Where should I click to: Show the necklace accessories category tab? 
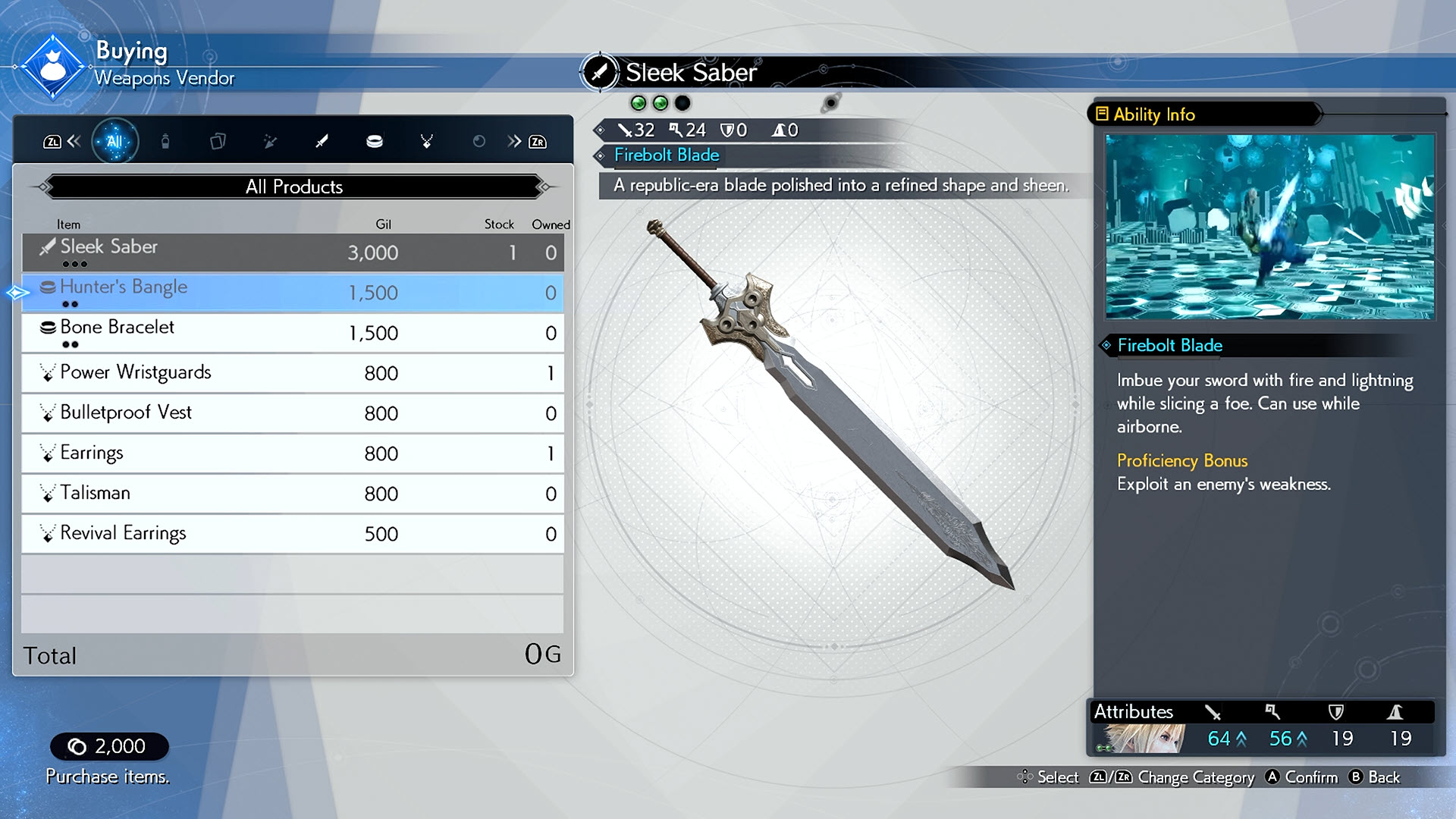coord(427,141)
